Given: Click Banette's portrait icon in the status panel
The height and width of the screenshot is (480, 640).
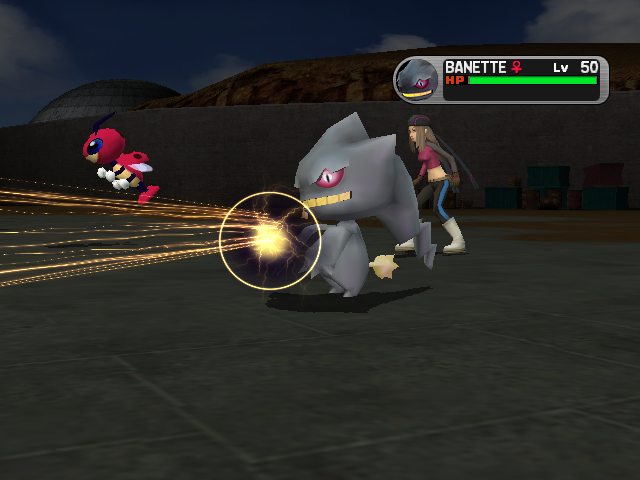Looking at the screenshot, I should click(417, 79).
